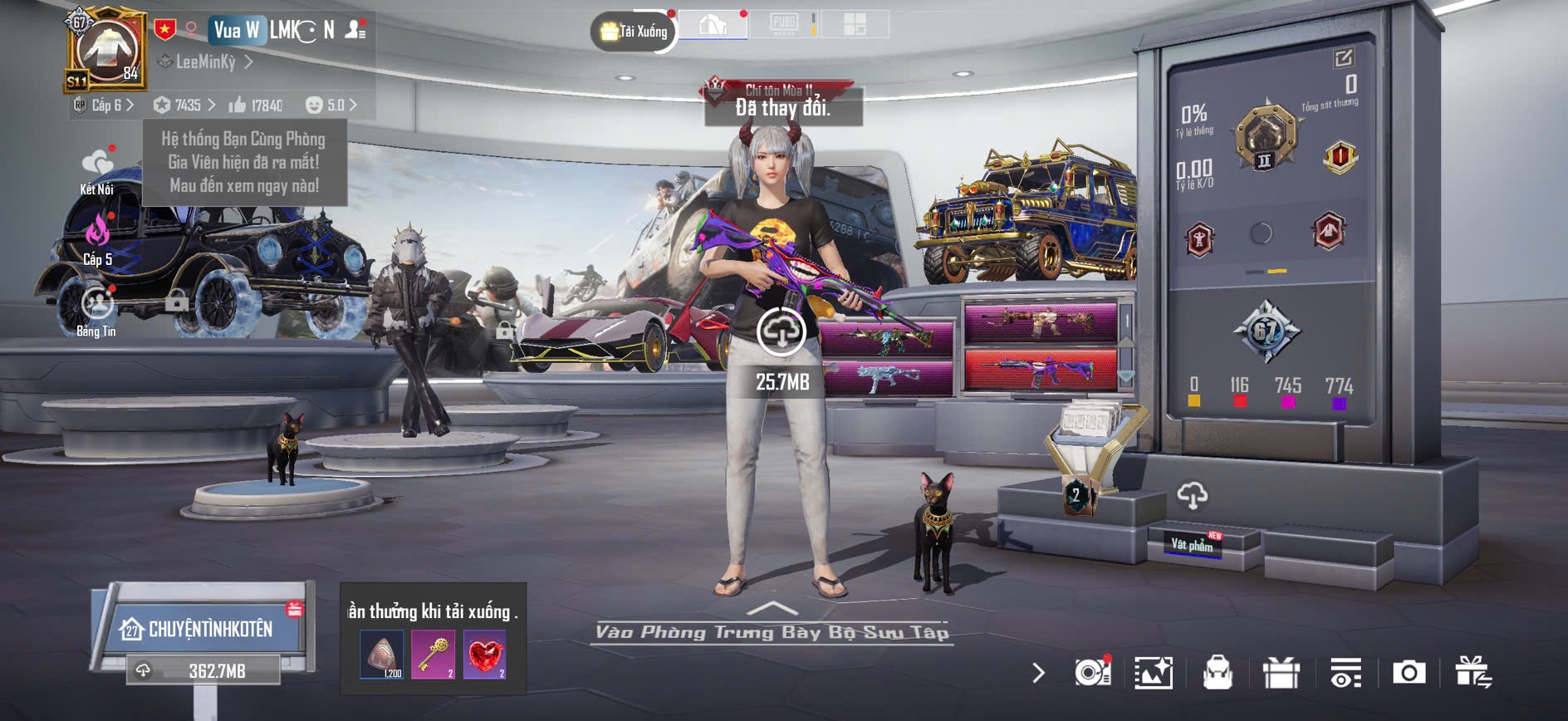
Task: Open the Tải Xuống download button
Action: pyautogui.click(x=635, y=32)
